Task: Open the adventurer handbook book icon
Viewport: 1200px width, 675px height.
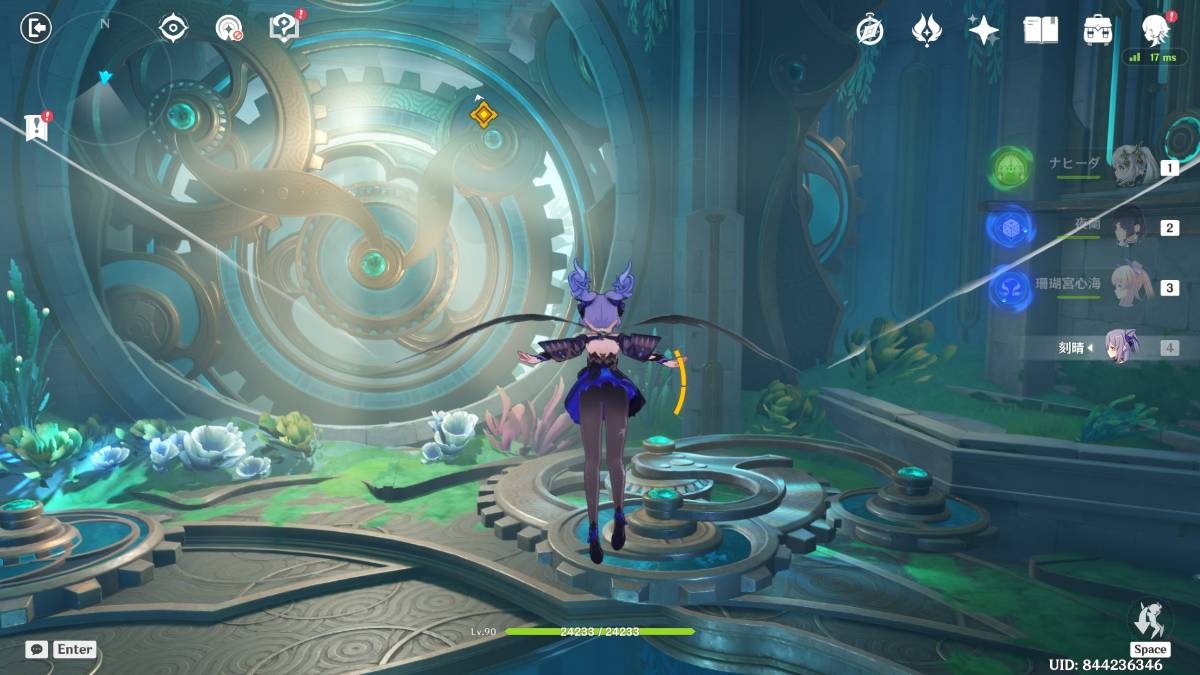Action: click(x=1040, y=30)
